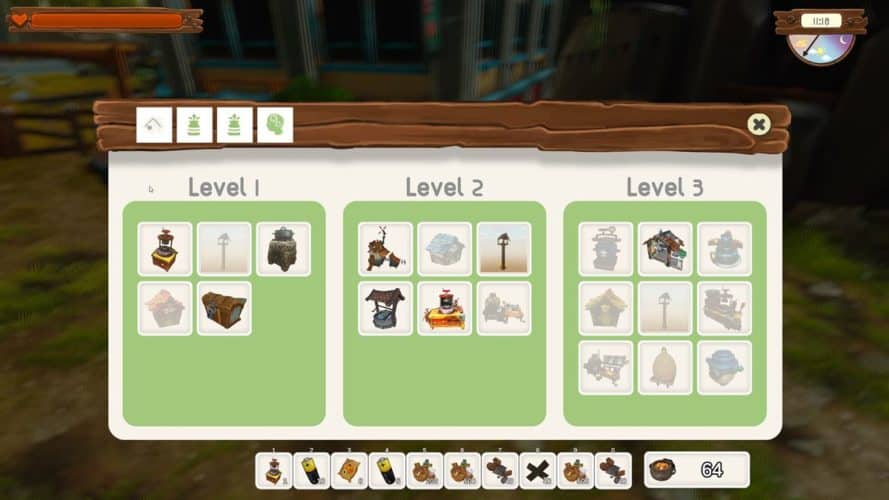Switch to the house tab
889x500 pixels.
(x=154, y=125)
